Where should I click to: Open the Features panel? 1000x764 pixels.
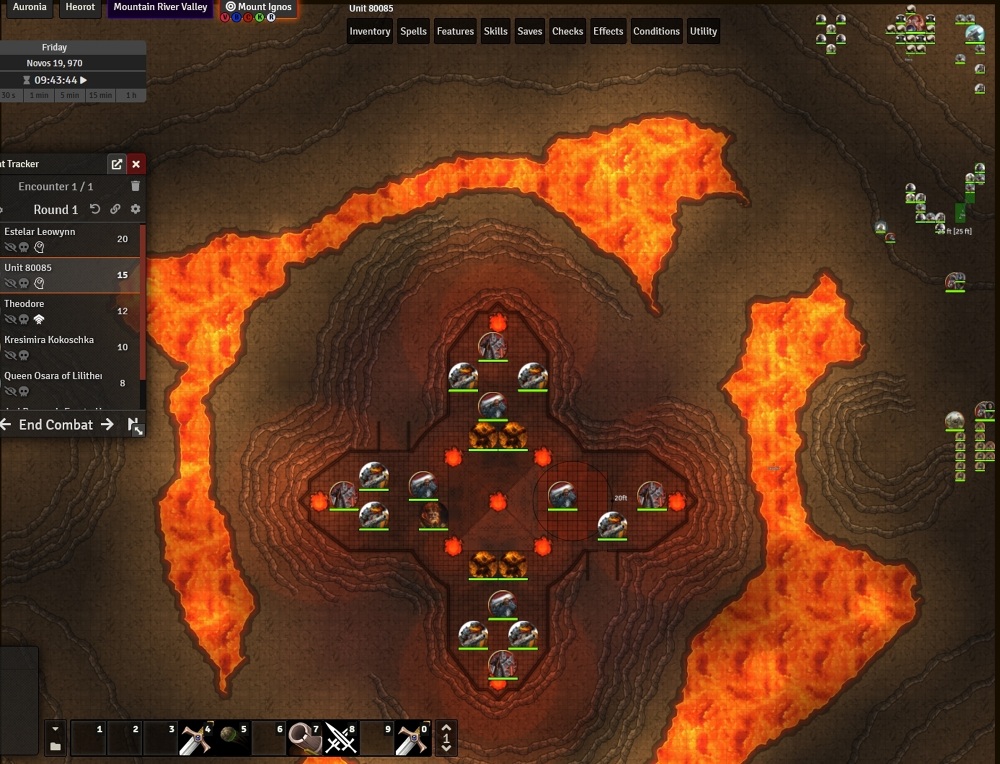click(x=455, y=32)
